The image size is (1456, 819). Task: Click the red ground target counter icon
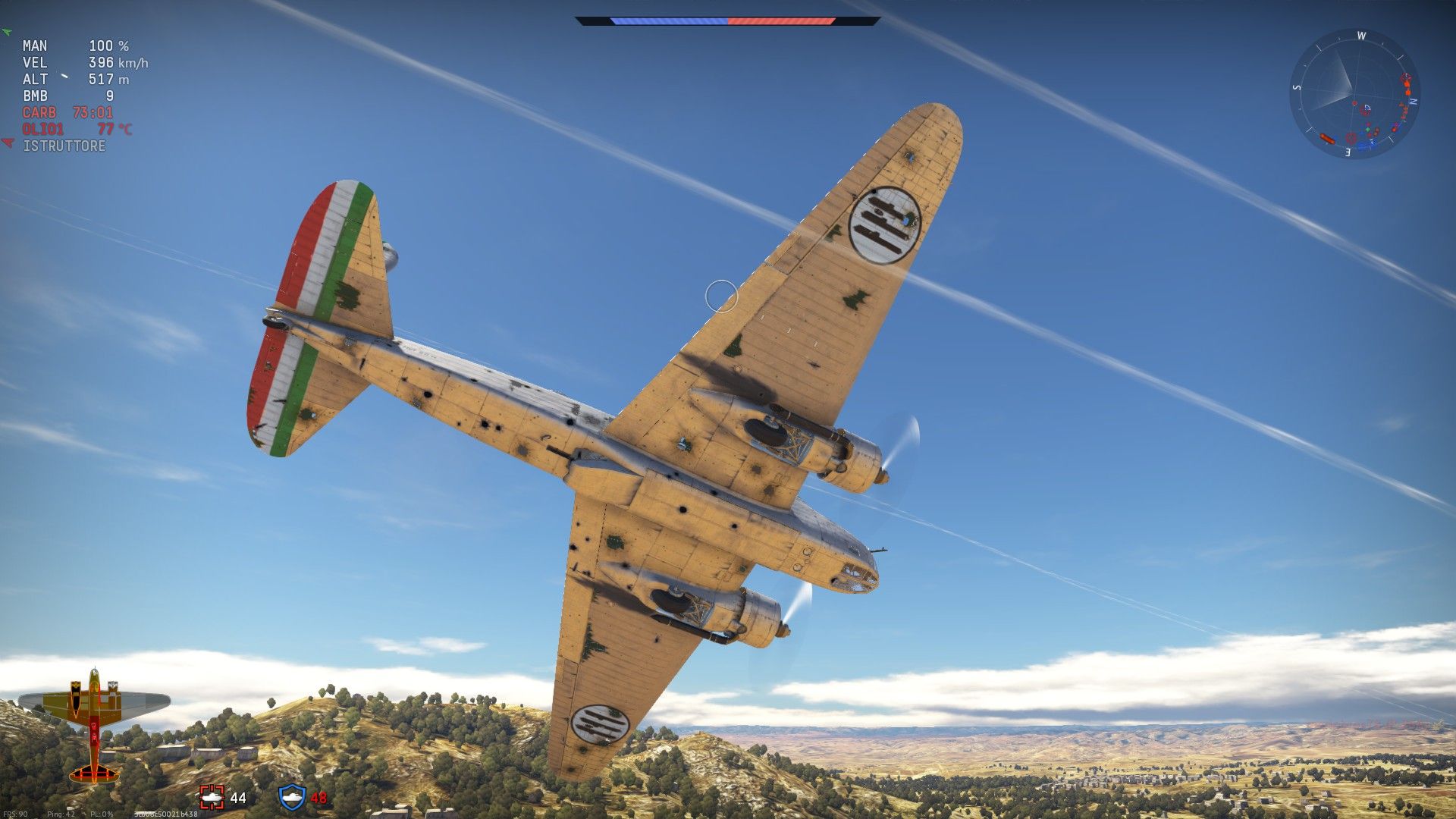(212, 797)
